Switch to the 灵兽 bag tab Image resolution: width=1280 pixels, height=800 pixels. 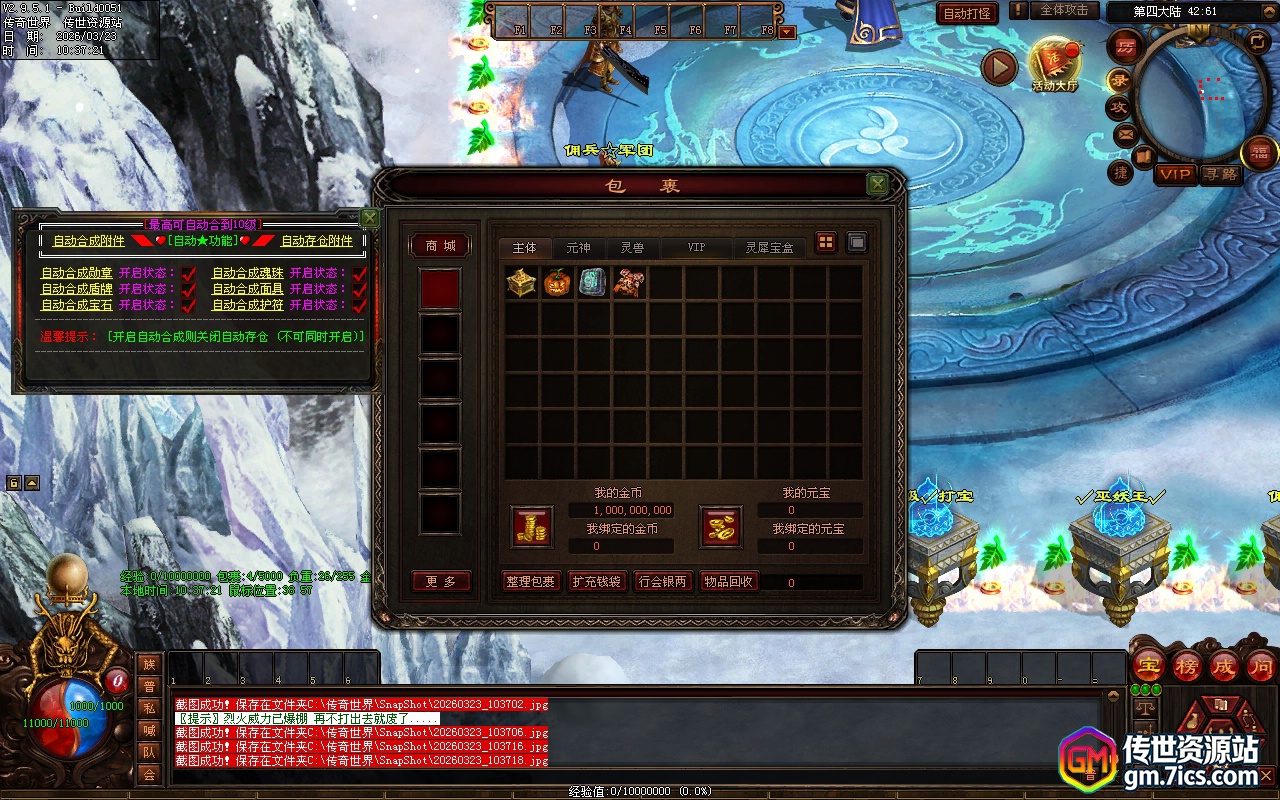pyautogui.click(x=631, y=247)
